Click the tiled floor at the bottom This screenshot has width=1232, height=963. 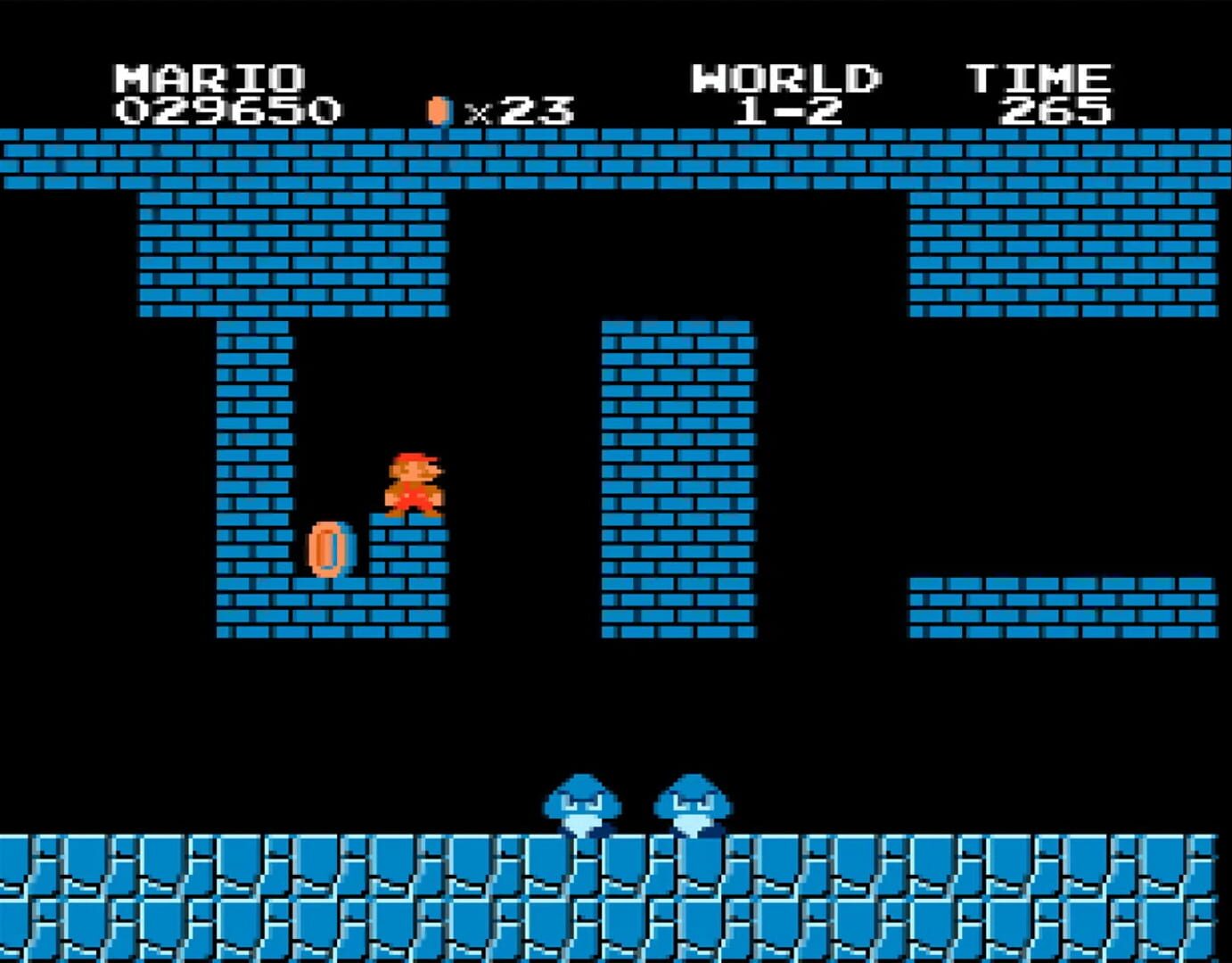[267, 901]
